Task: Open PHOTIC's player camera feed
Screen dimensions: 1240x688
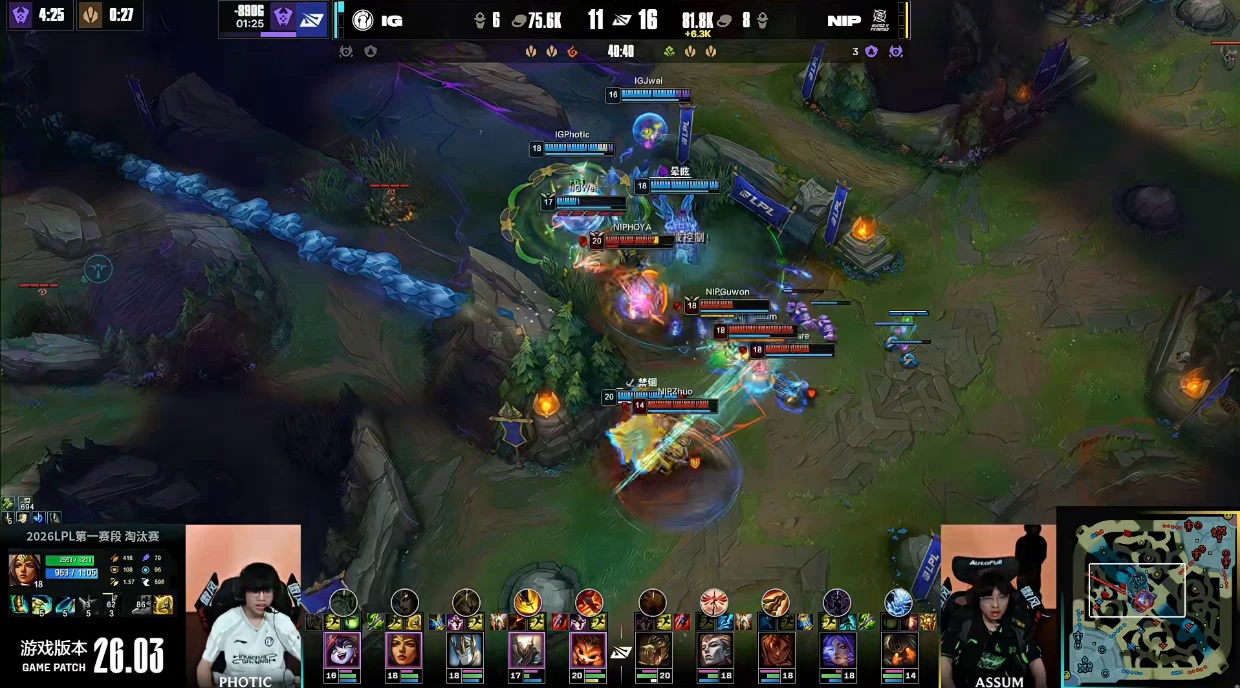Action: (x=243, y=607)
